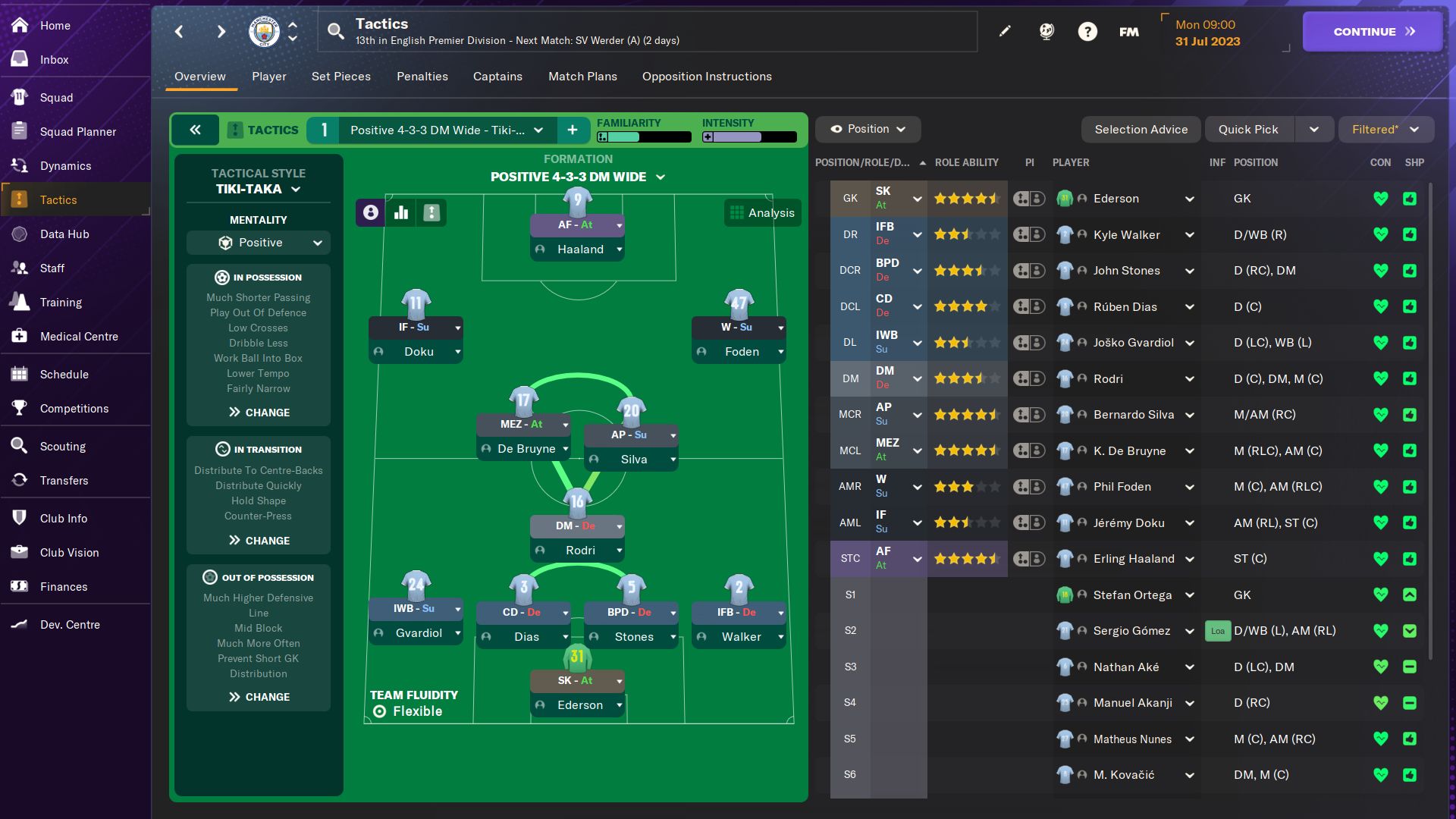Click the world globe news icon
The image size is (1456, 819).
point(1046,31)
